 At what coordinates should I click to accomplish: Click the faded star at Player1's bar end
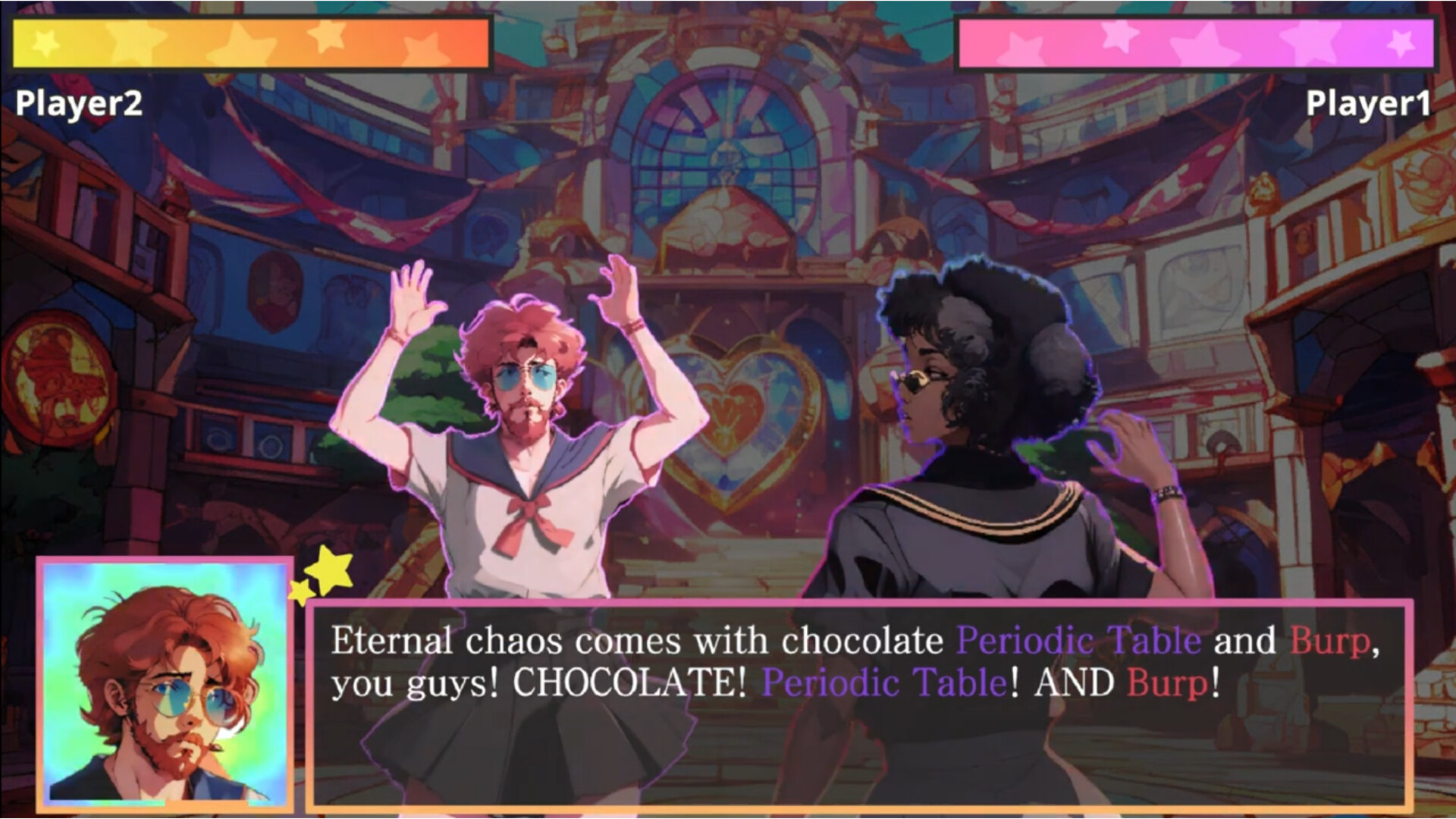[x=1401, y=42]
